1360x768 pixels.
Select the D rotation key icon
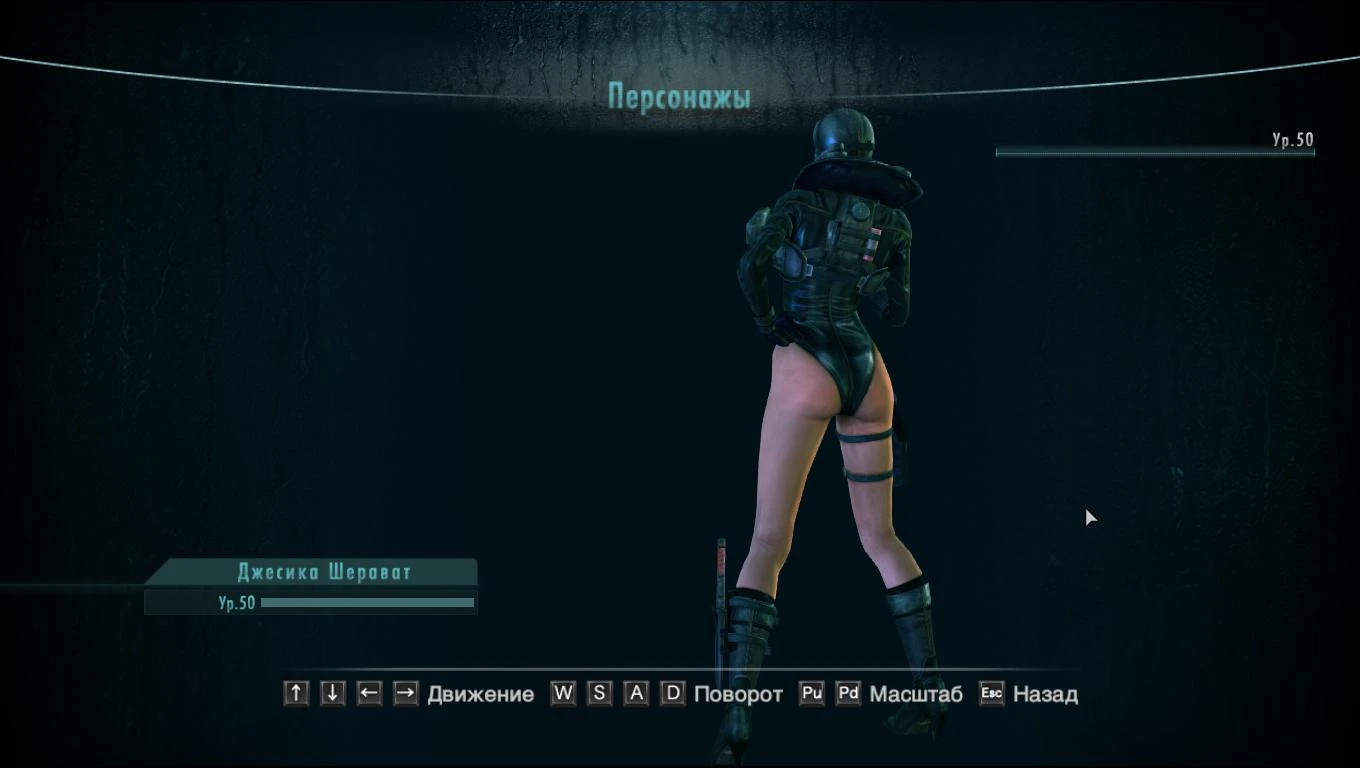point(673,693)
